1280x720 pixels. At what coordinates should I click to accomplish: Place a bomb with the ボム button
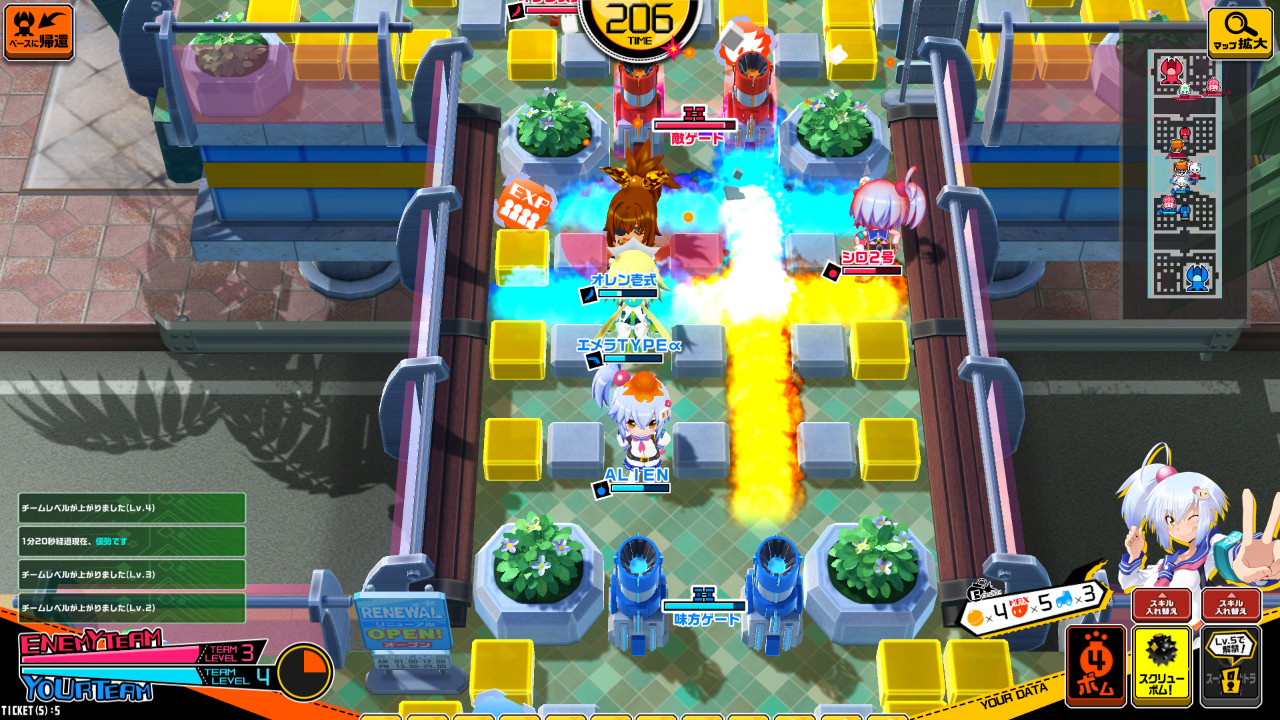pyautogui.click(x=1096, y=665)
